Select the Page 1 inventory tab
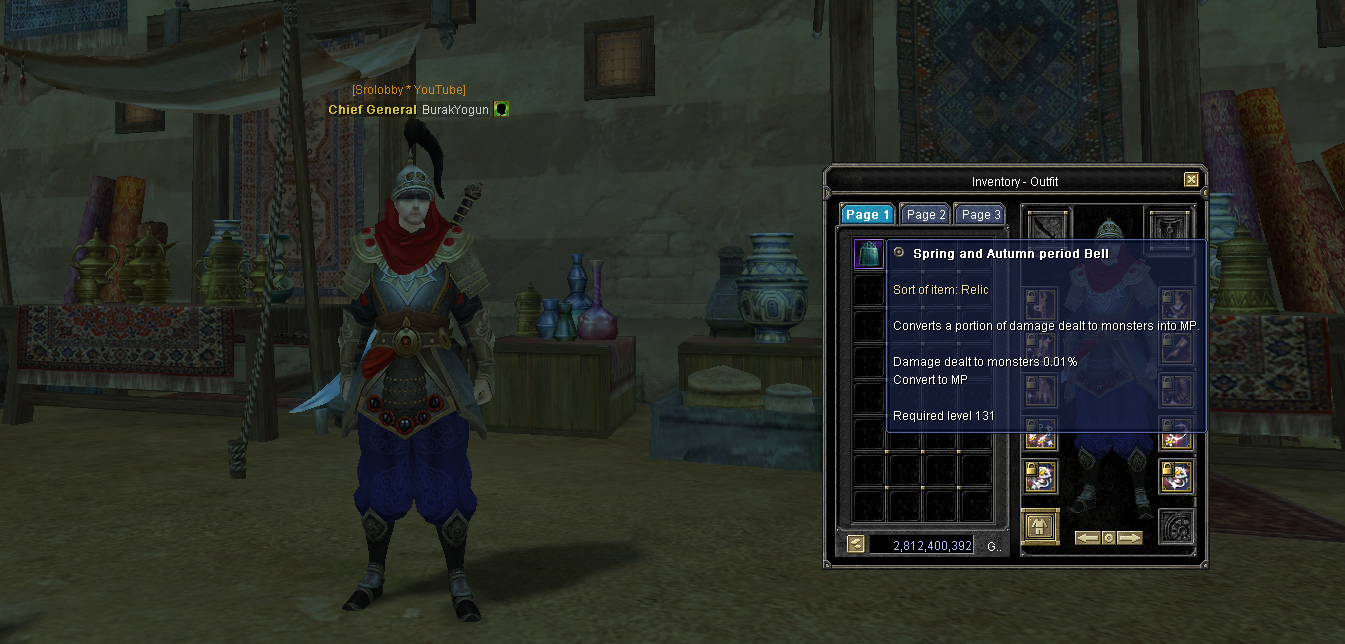Viewport: 1345px width, 644px height. pos(866,215)
